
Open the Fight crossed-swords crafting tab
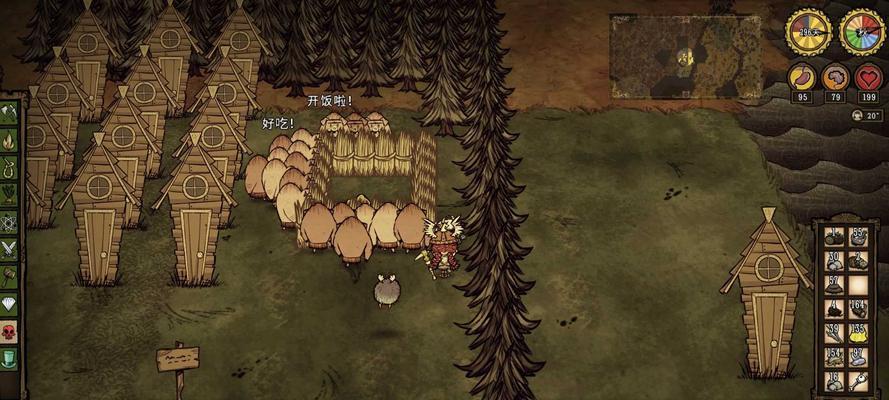point(10,249)
